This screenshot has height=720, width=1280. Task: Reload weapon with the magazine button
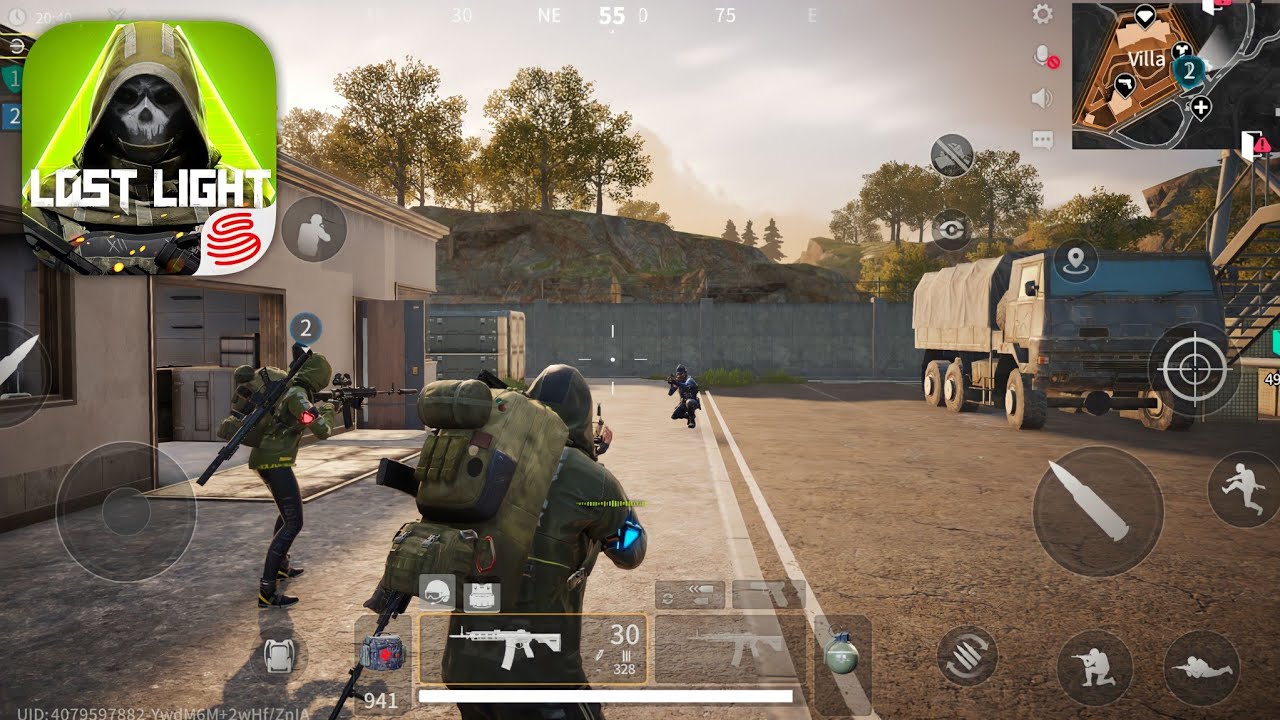[967, 656]
